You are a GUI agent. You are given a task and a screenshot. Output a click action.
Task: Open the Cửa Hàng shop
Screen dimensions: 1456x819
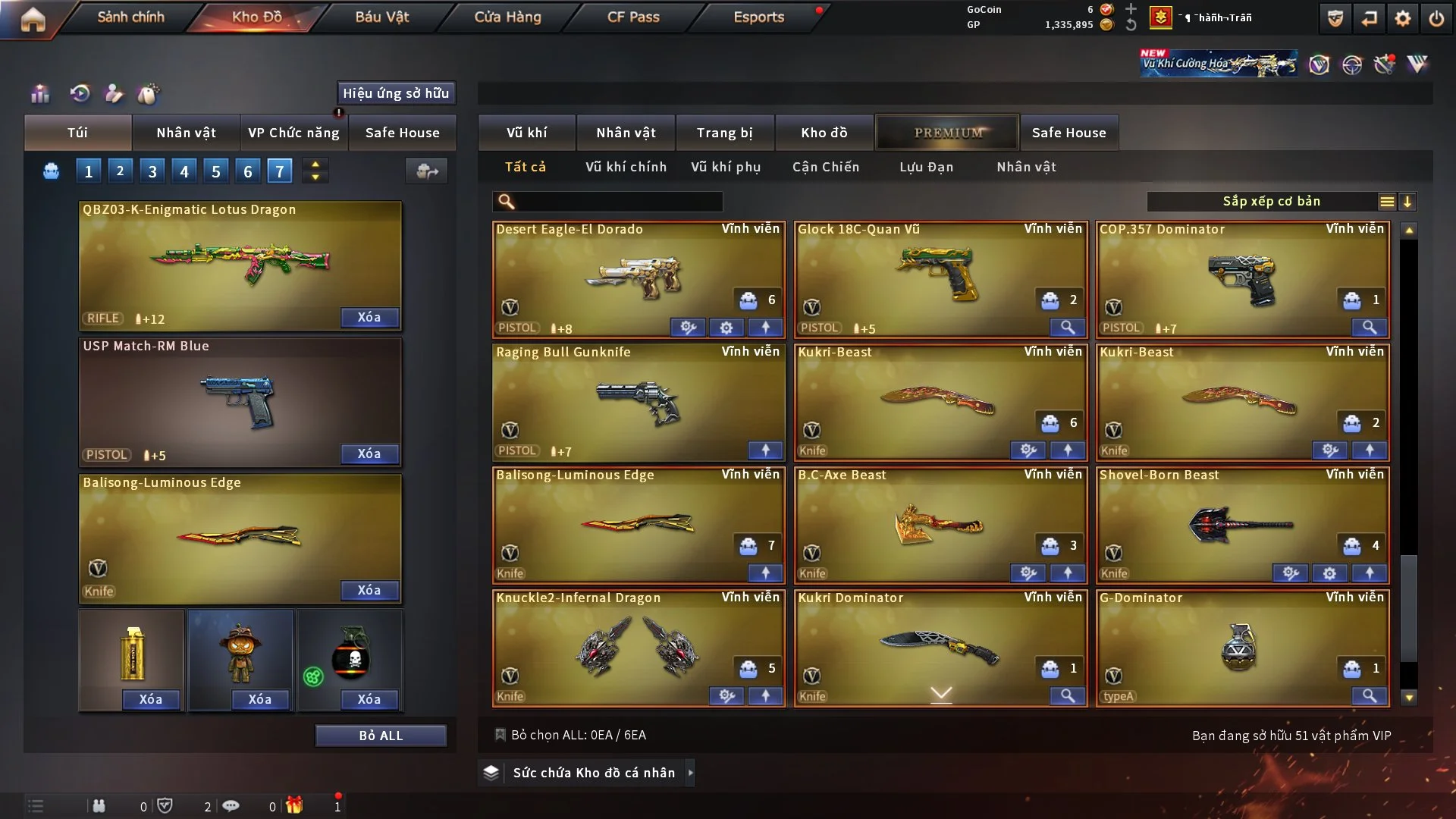[507, 17]
